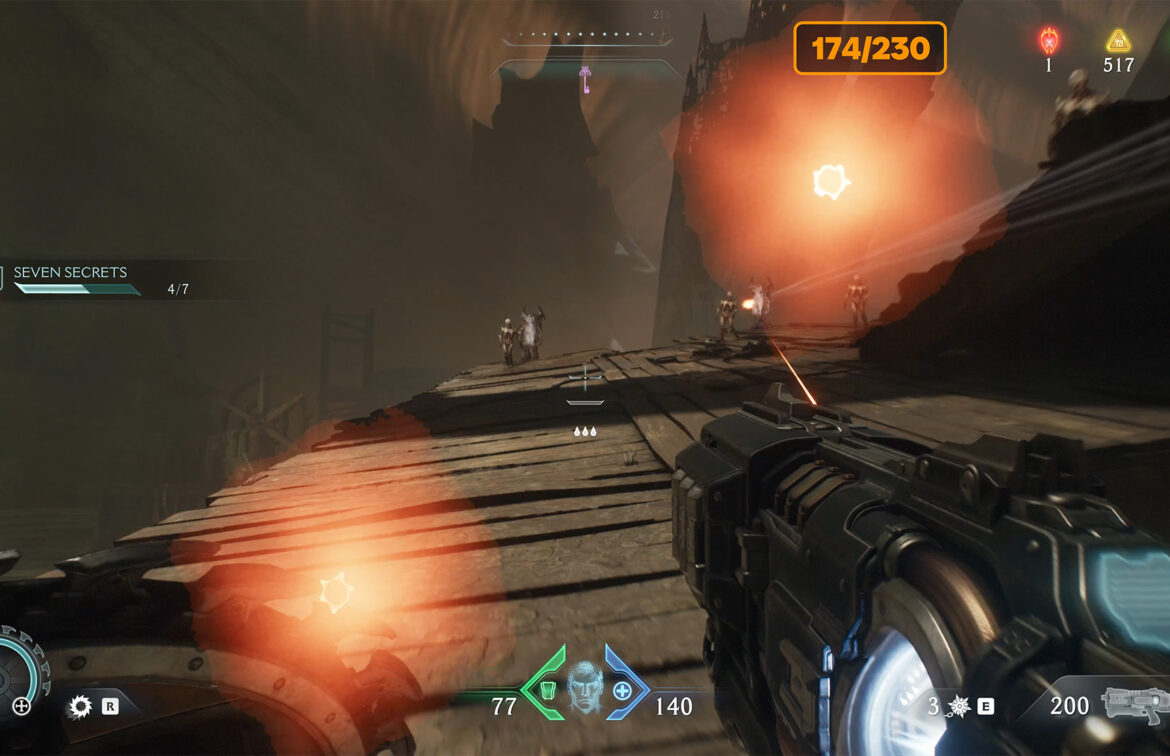Viewport: 1170px width, 756px height.
Task: Click the purple key marker on the compass
Action: (585, 78)
